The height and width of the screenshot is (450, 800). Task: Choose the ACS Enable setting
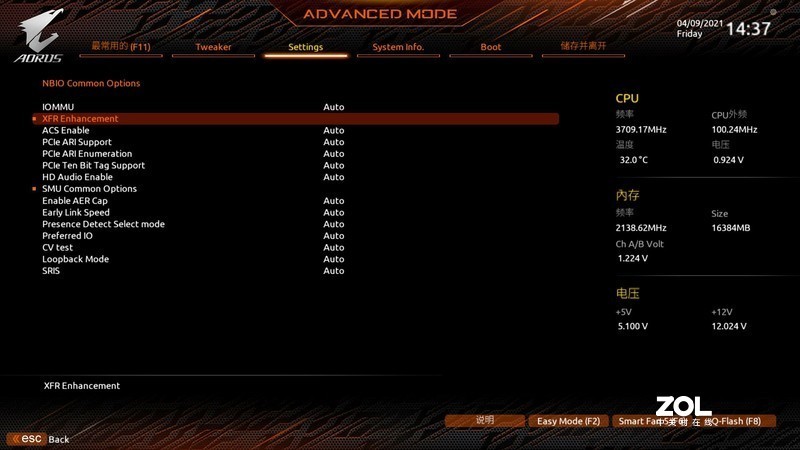[x=66, y=130]
